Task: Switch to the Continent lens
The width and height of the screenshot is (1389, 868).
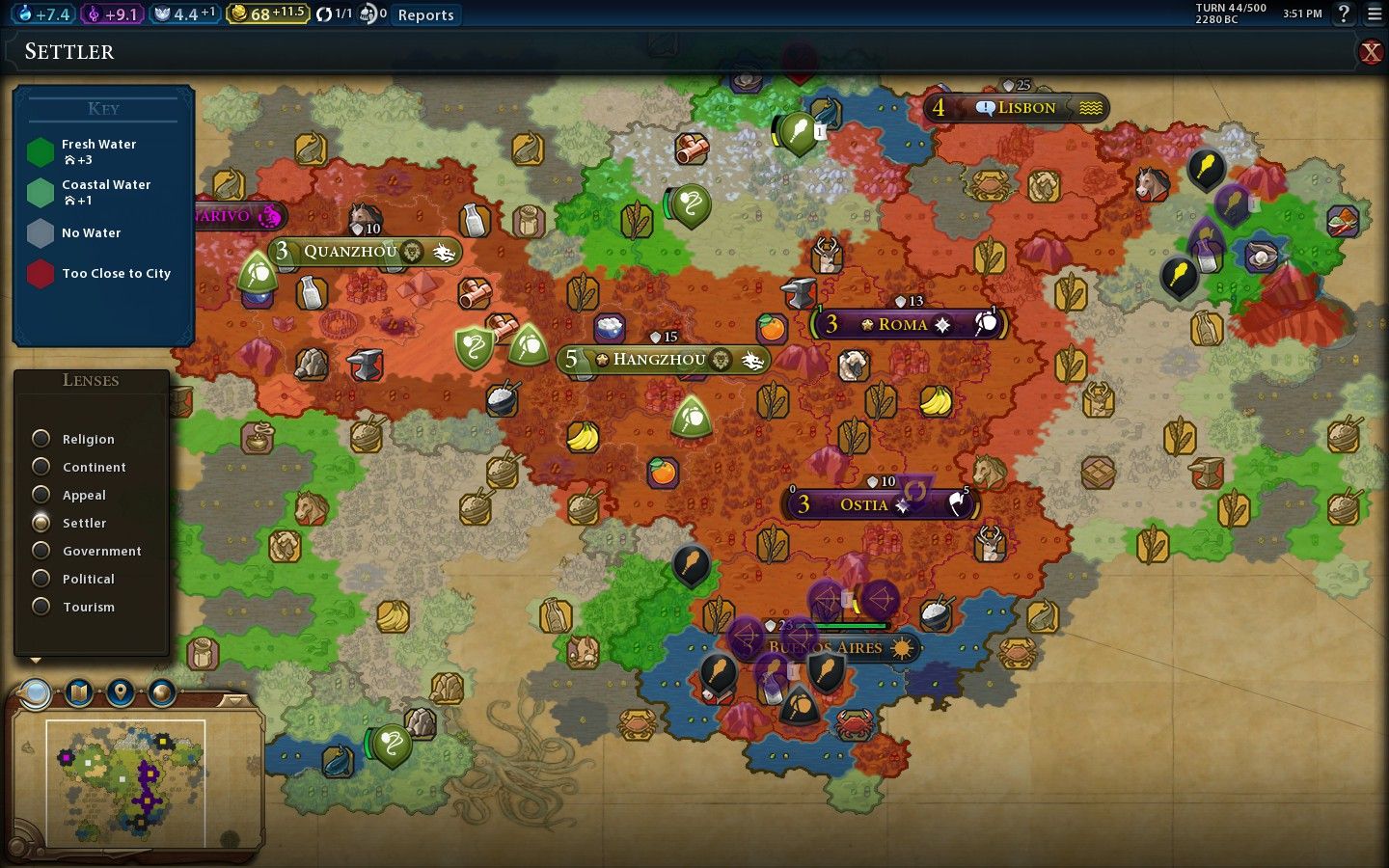Action: pyautogui.click(x=41, y=467)
